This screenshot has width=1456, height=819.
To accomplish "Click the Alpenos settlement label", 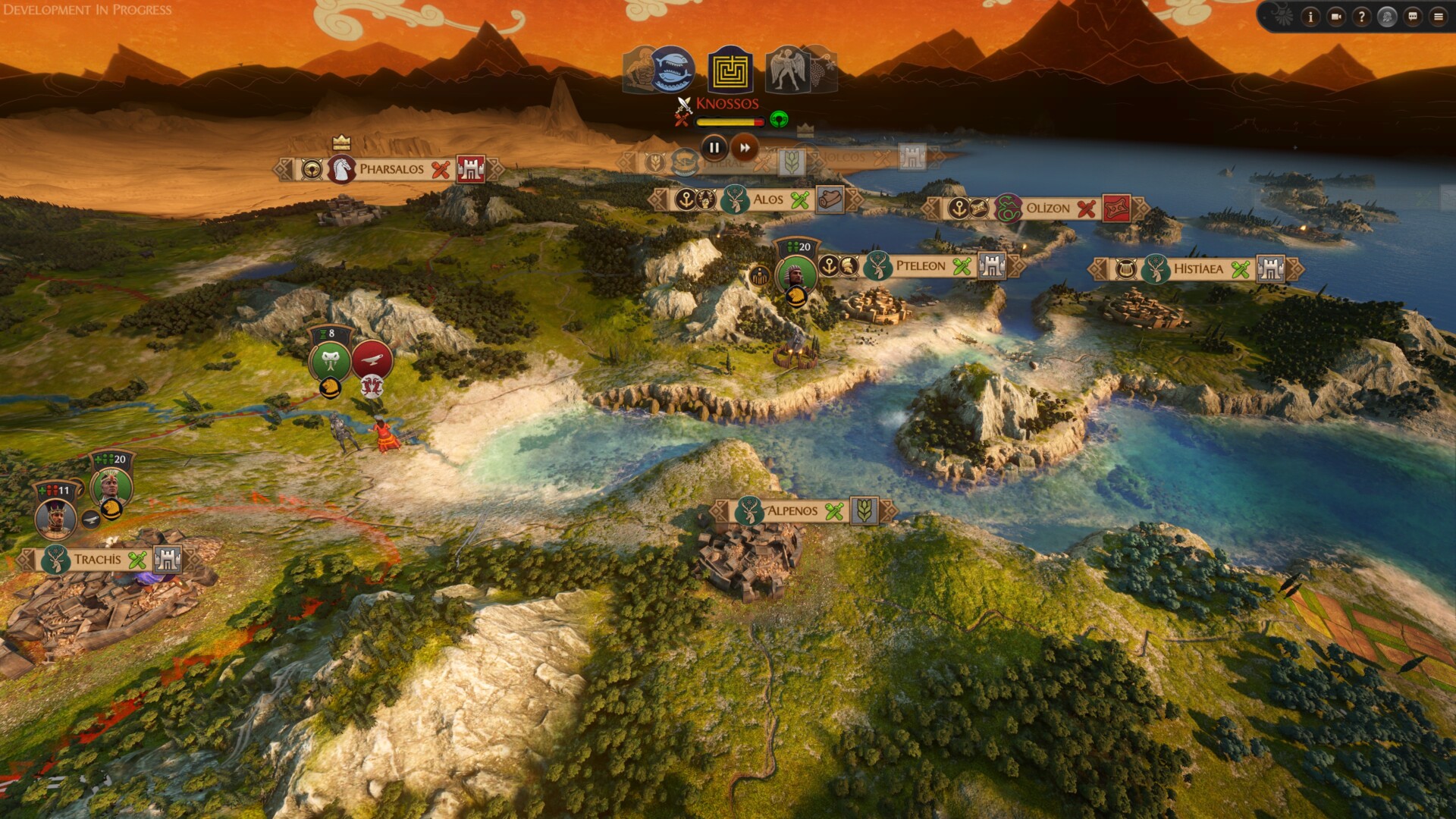I will pos(792,511).
